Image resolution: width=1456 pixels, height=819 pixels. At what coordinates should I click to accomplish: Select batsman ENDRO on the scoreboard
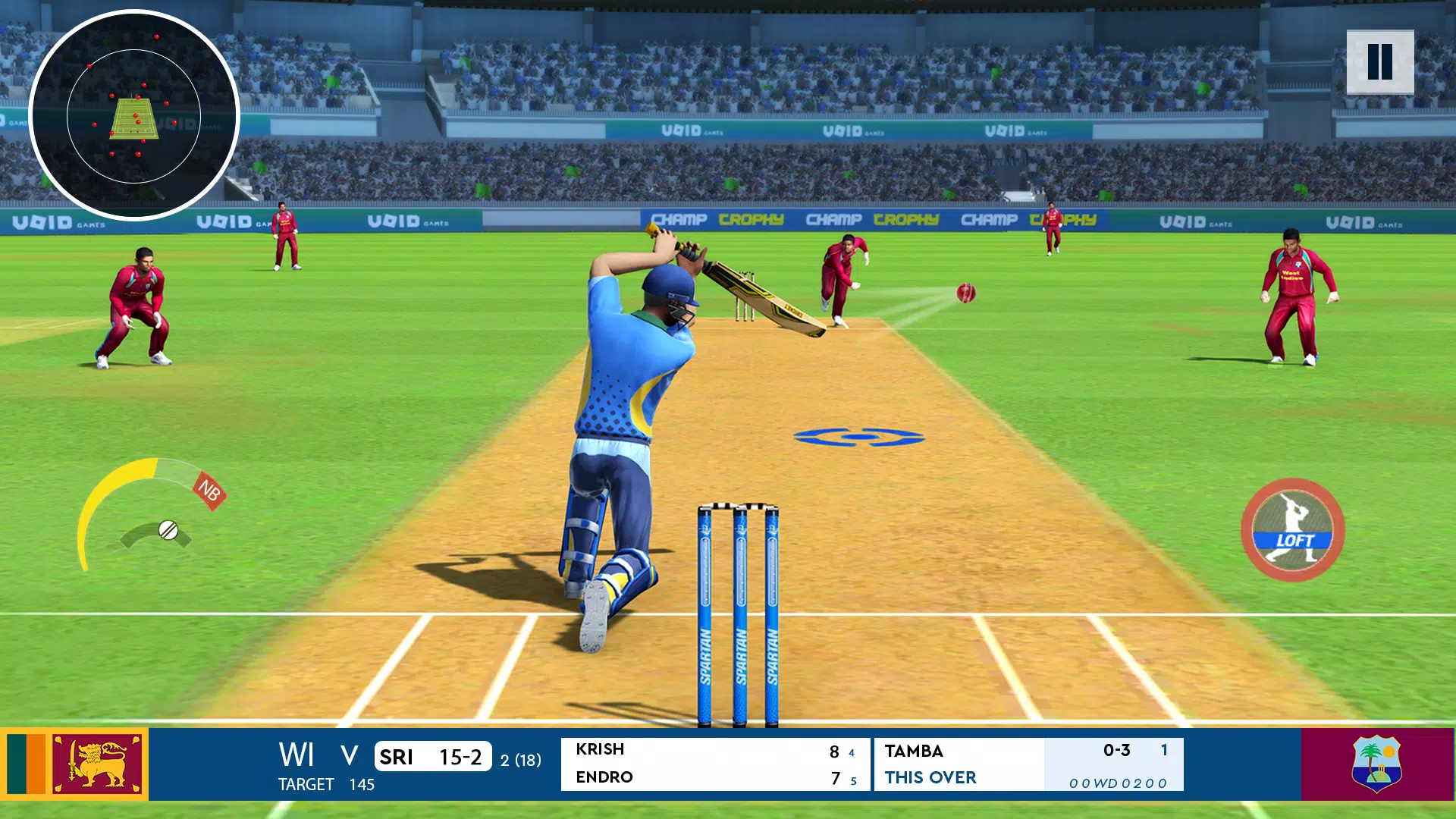tap(603, 777)
